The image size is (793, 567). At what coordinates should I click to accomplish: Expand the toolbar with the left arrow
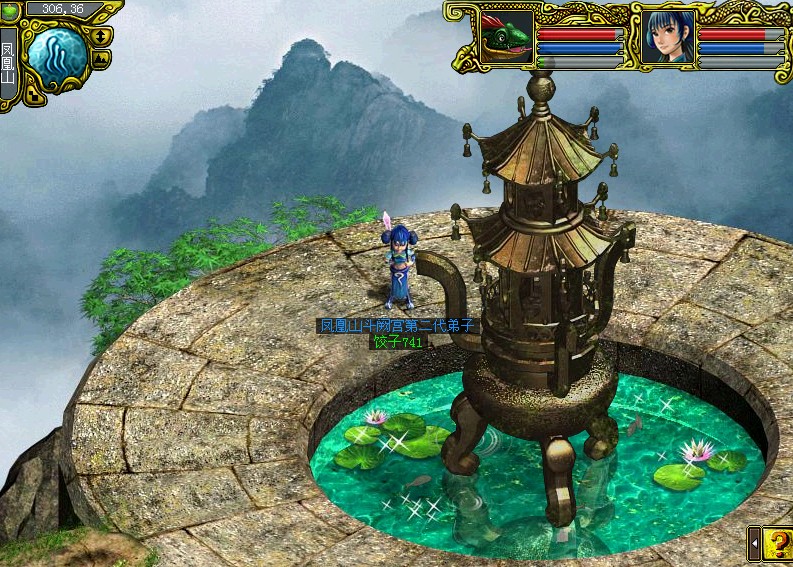pos(754,543)
